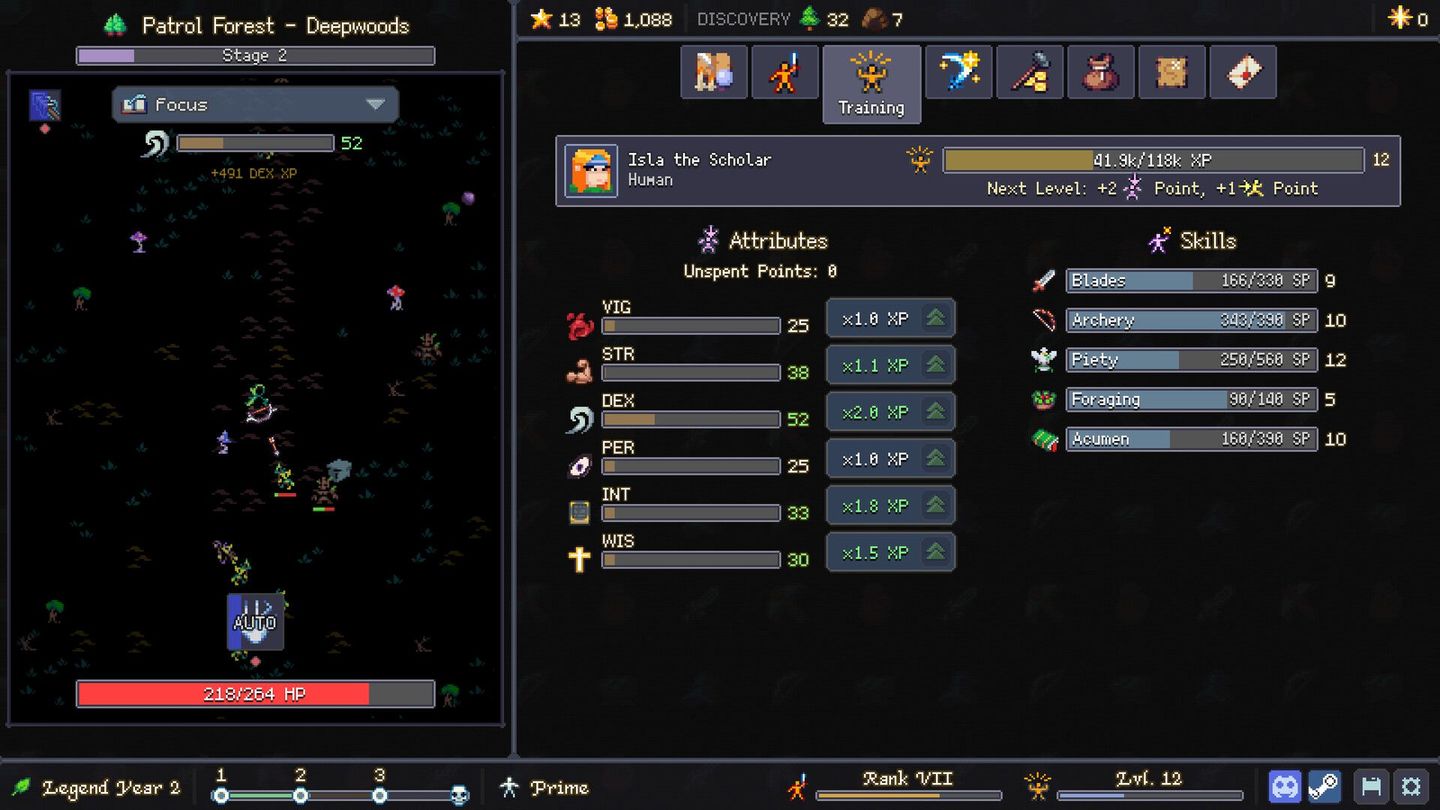Image resolution: width=1440 pixels, height=810 pixels.
Task: Toggle the x1.5 XP boost for WIS
Action: pyautogui.click(x=890, y=552)
